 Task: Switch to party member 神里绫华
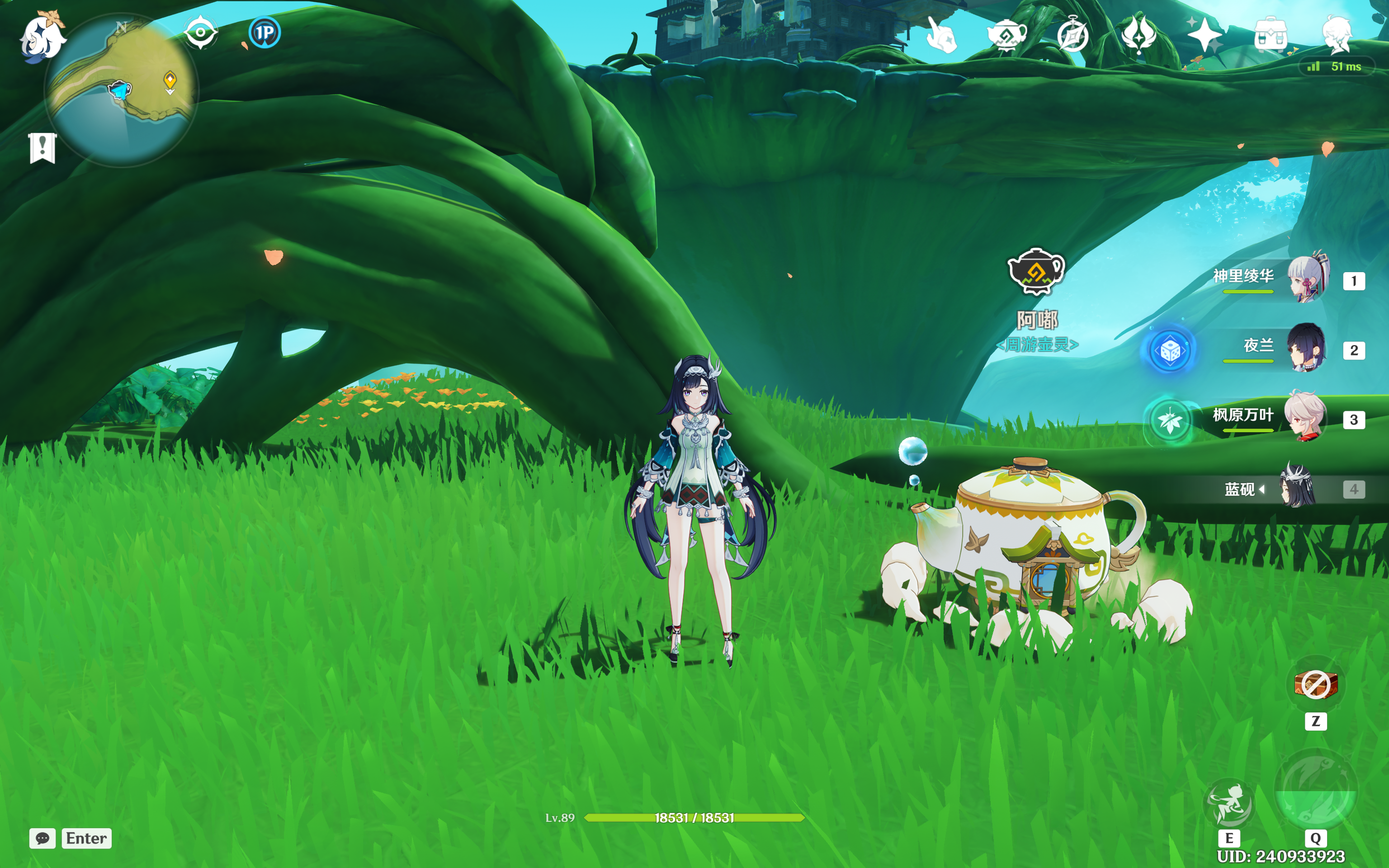pos(1308,279)
